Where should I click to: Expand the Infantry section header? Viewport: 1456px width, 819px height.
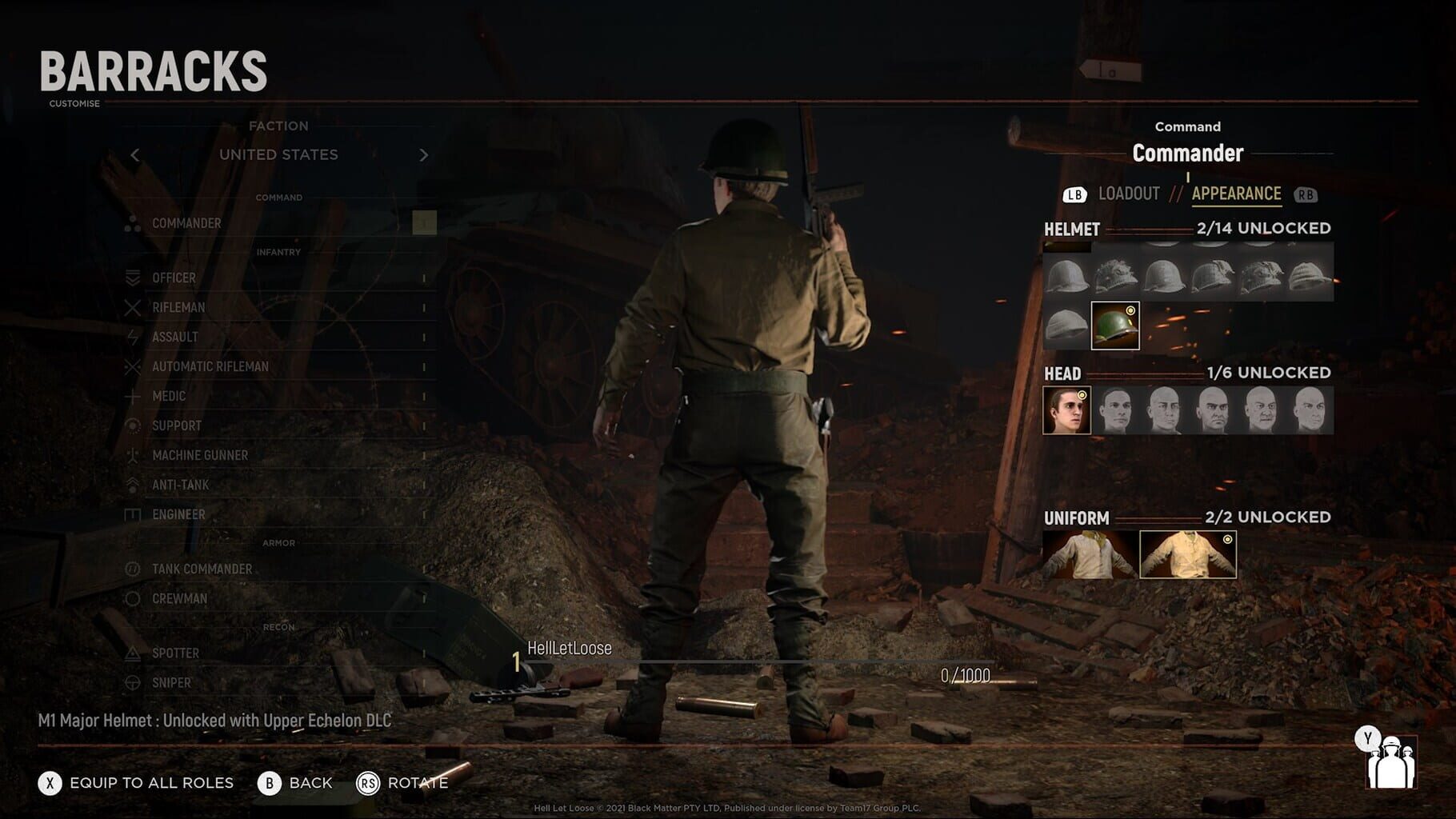click(x=279, y=252)
